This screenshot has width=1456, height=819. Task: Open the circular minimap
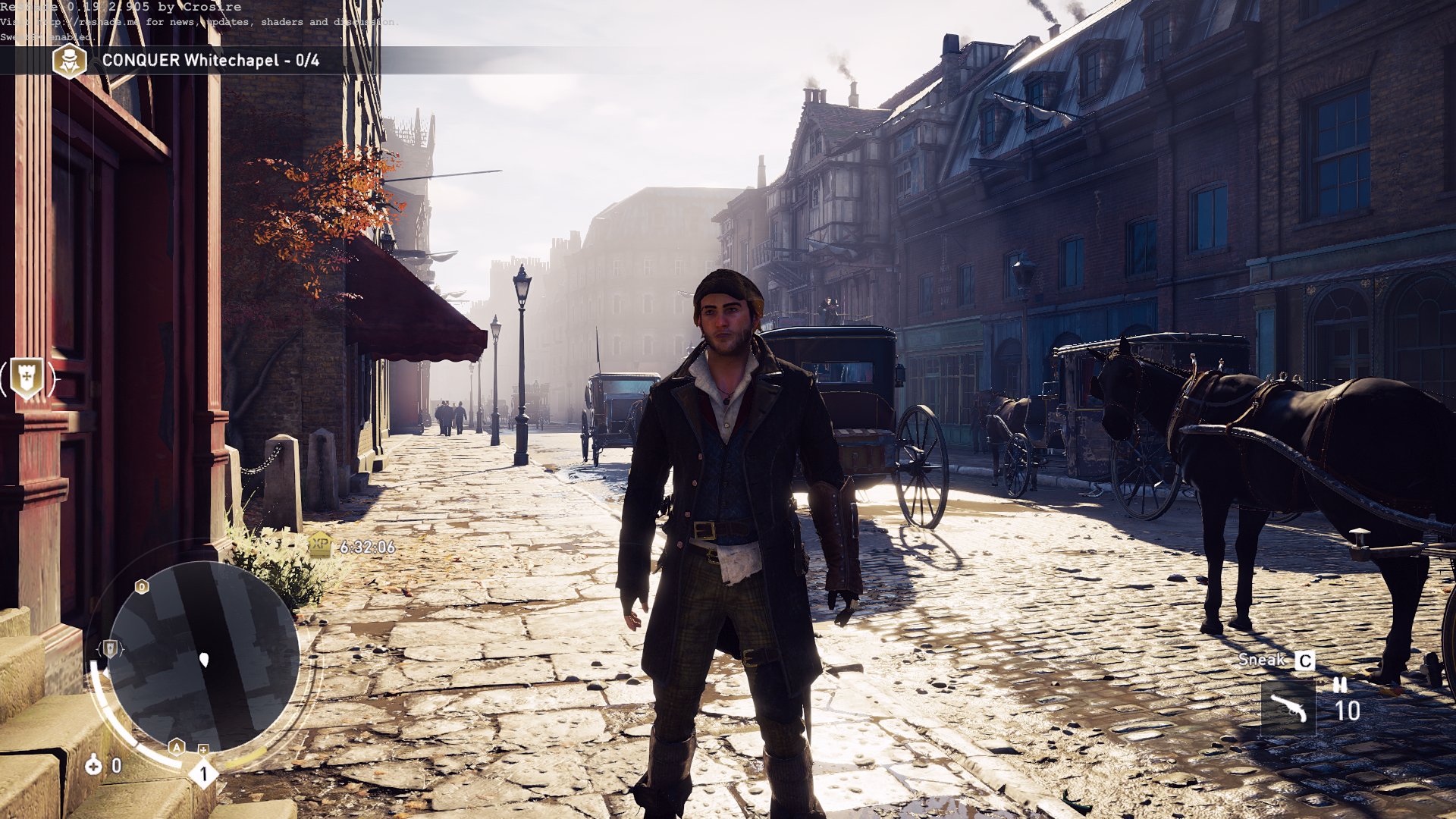(x=203, y=657)
